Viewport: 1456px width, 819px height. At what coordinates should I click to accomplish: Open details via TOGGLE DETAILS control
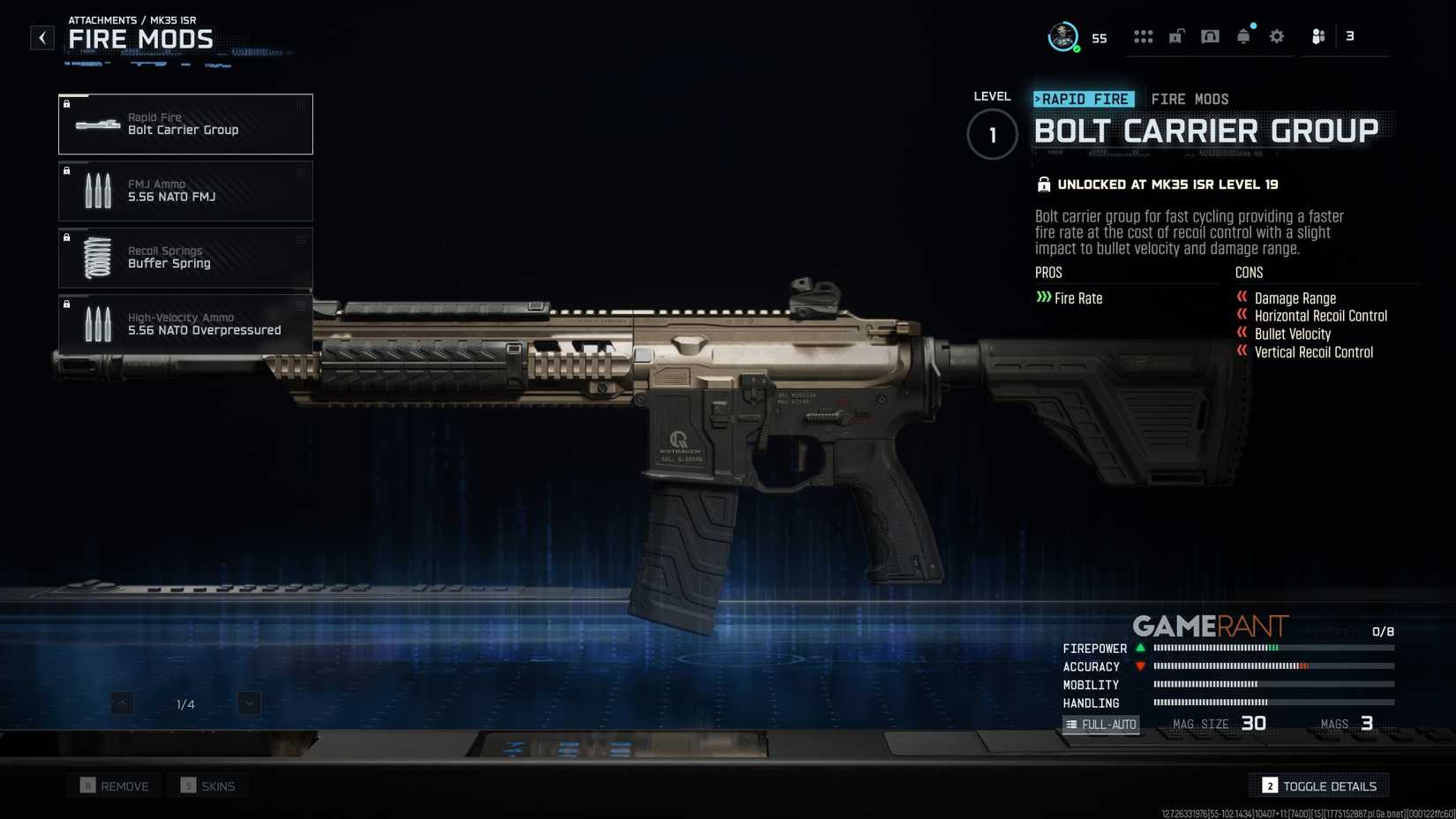coord(1318,785)
